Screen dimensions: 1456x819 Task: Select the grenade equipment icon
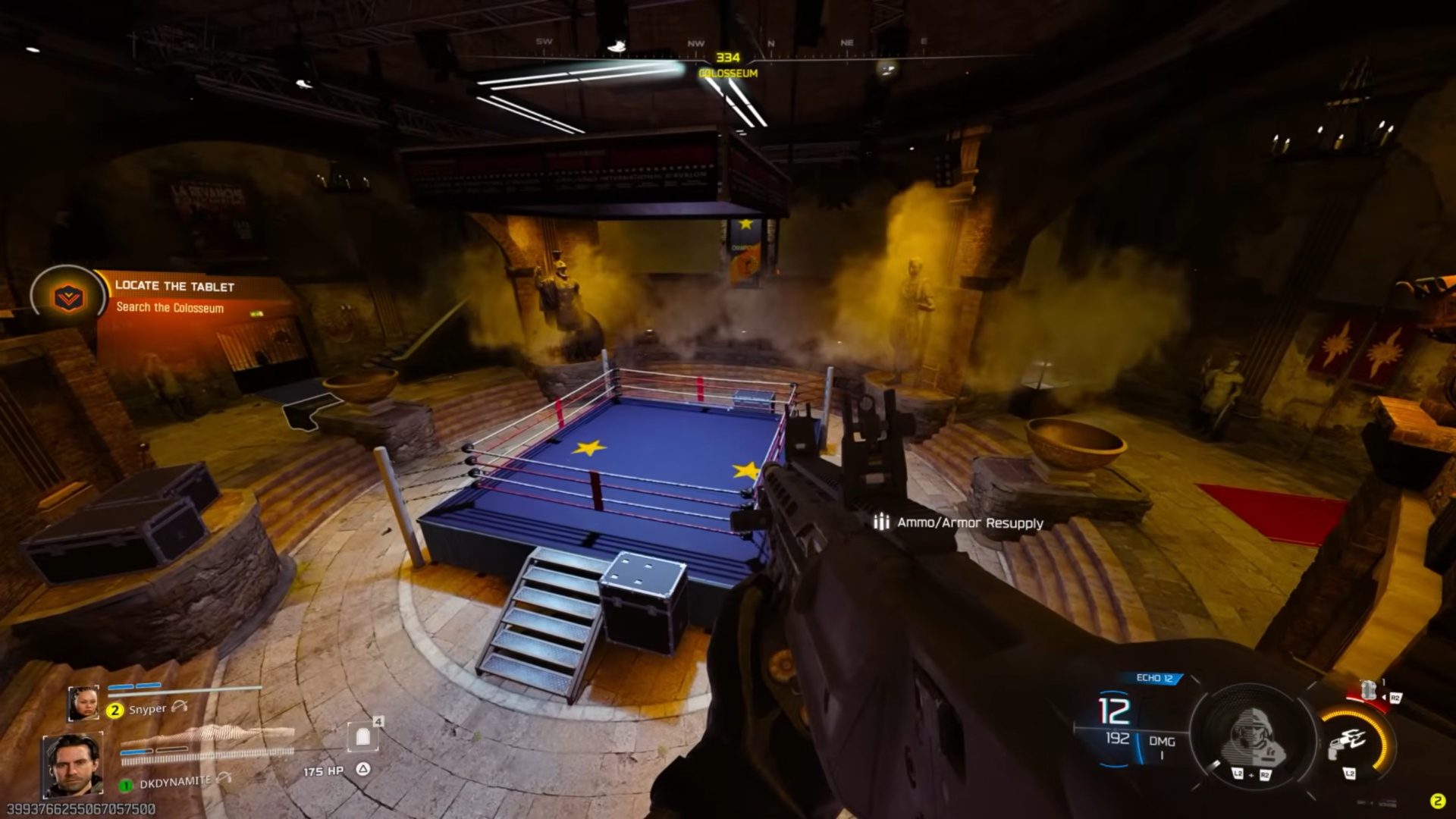(x=1368, y=690)
